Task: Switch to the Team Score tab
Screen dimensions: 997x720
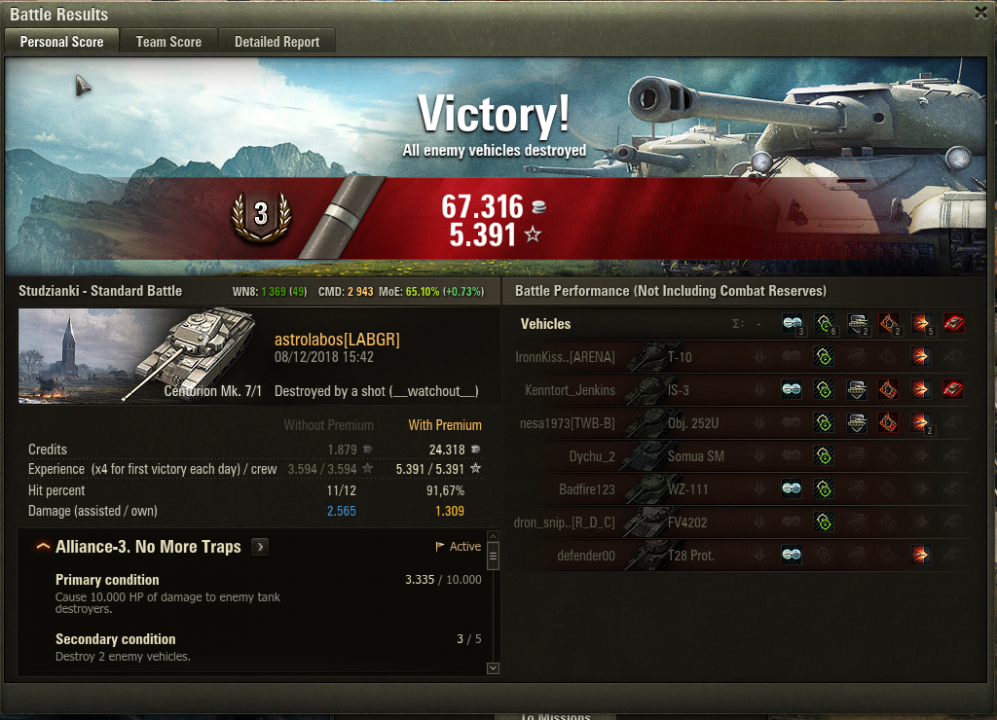Action: [x=168, y=42]
